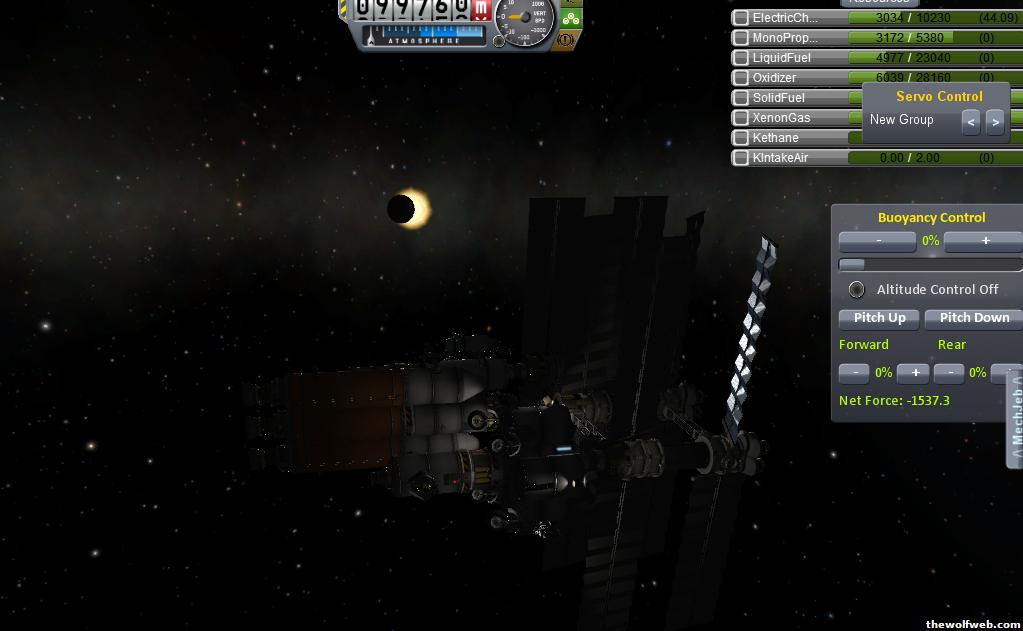Select the LiquidFuel resource checkbox
1023x631 pixels.
pyautogui.click(x=741, y=58)
